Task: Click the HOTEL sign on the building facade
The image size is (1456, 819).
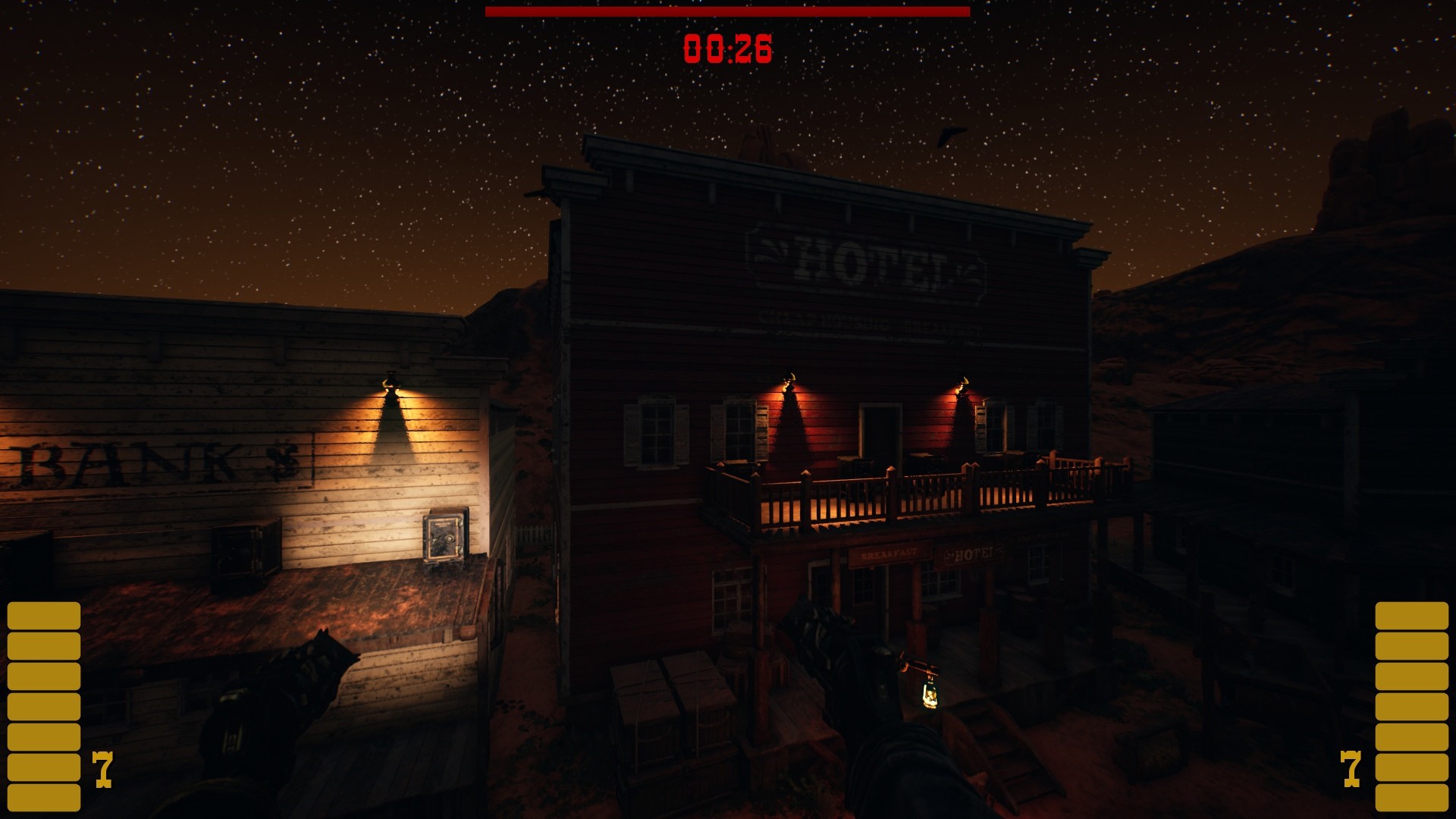Action: [864, 262]
